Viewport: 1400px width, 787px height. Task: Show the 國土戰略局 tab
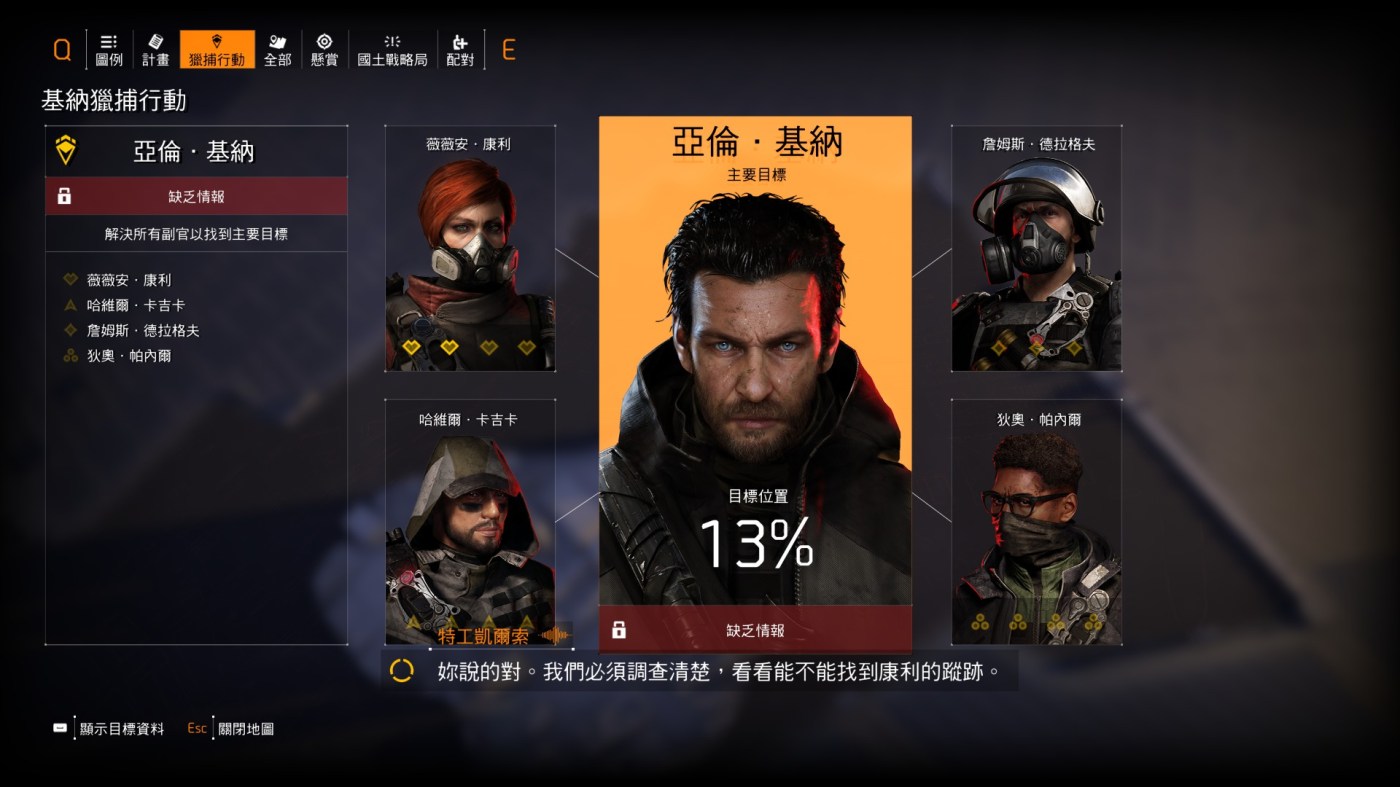[392, 49]
